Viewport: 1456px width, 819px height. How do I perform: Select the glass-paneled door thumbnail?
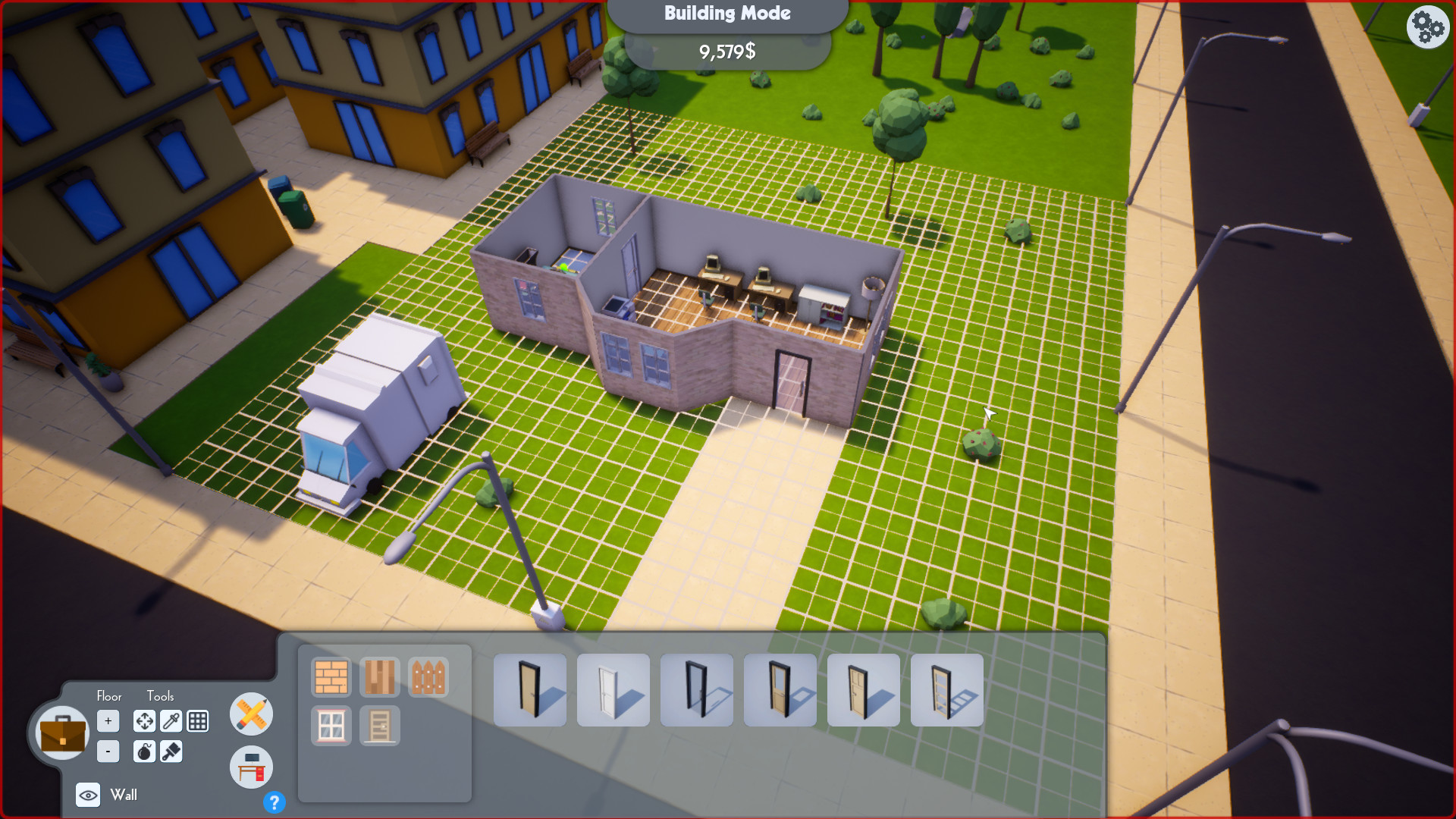(946, 690)
